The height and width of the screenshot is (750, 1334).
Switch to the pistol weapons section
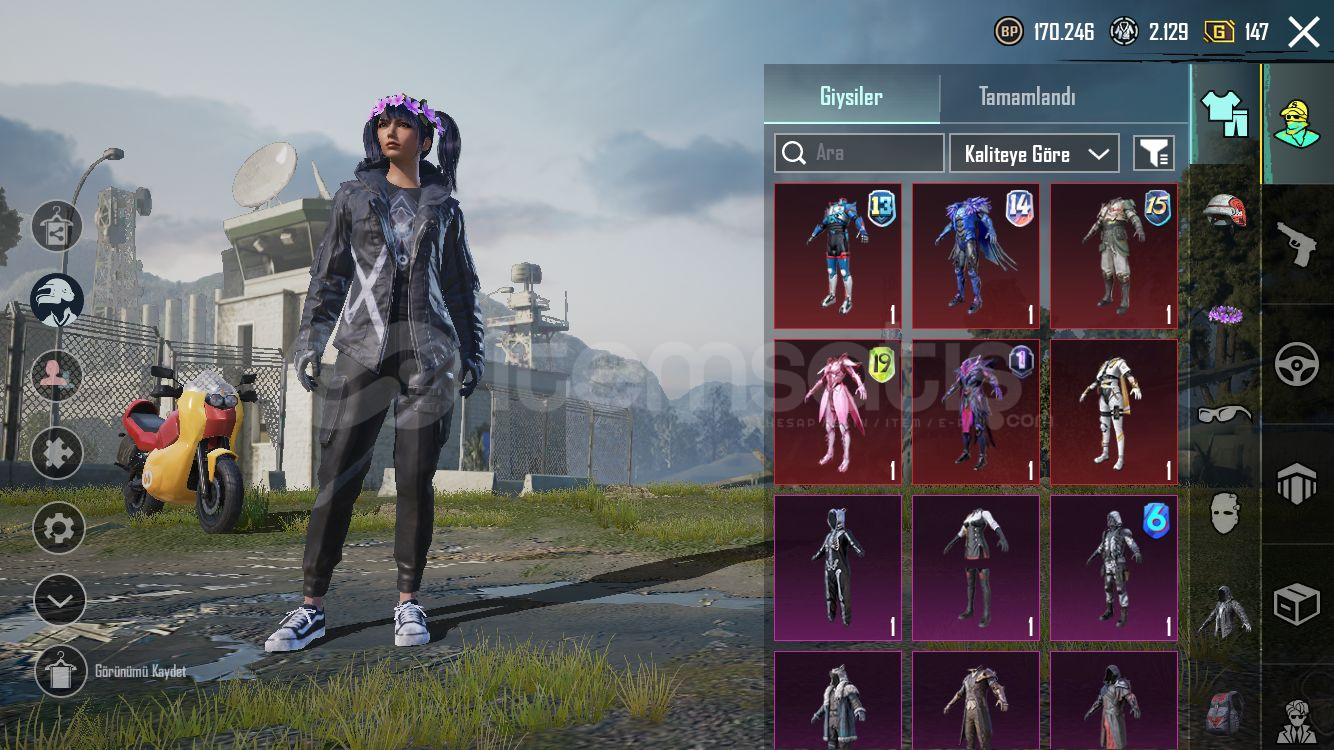1297,244
